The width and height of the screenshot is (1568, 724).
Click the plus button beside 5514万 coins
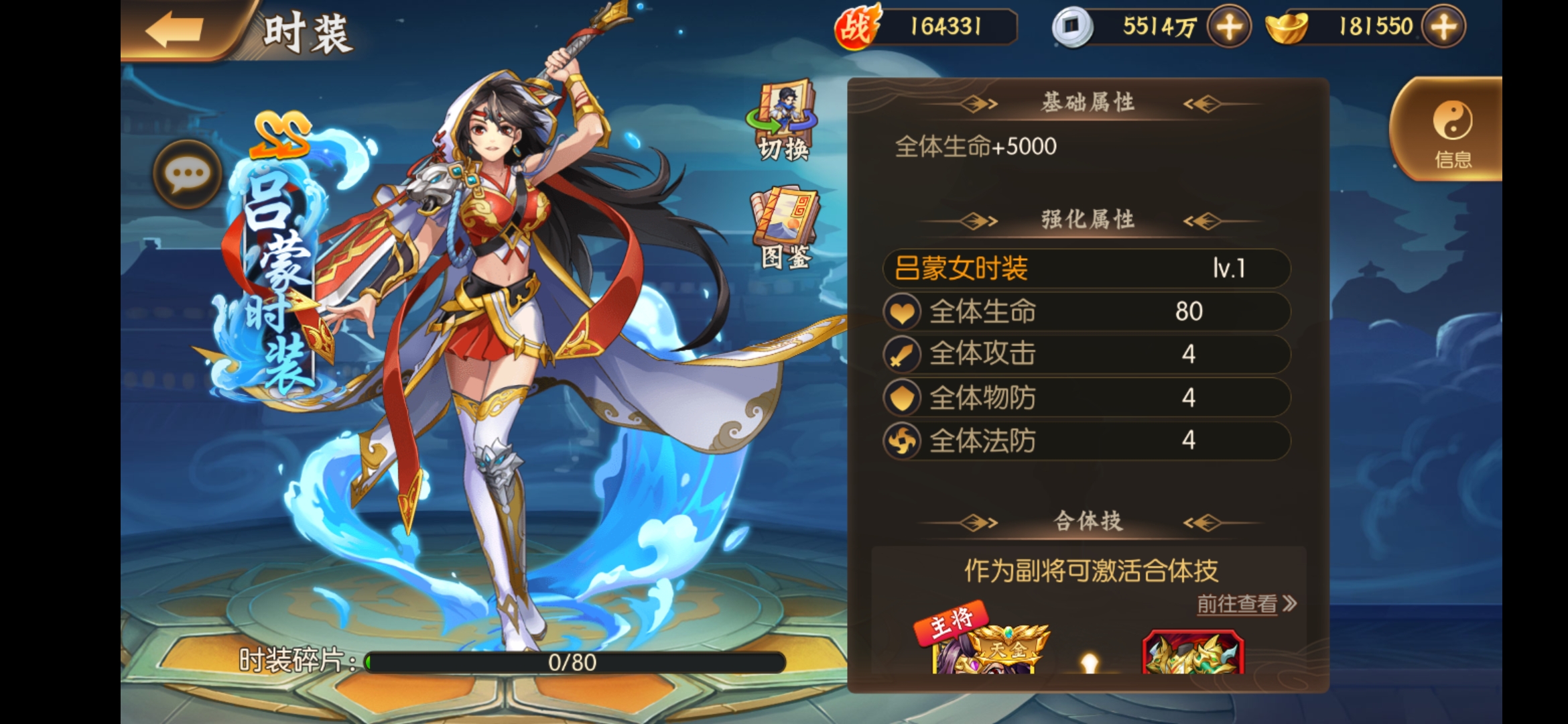tap(1230, 27)
